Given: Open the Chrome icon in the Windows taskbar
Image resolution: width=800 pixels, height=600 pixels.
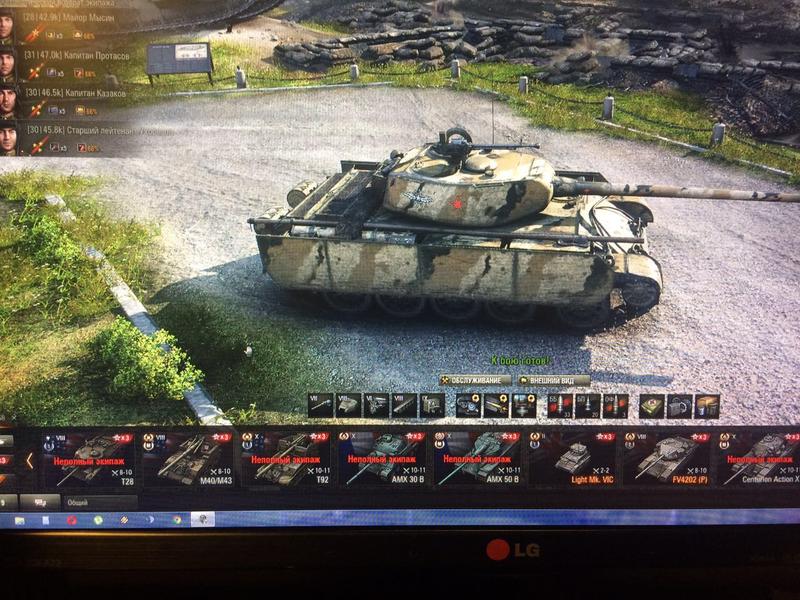Looking at the screenshot, I should (x=176, y=520).
